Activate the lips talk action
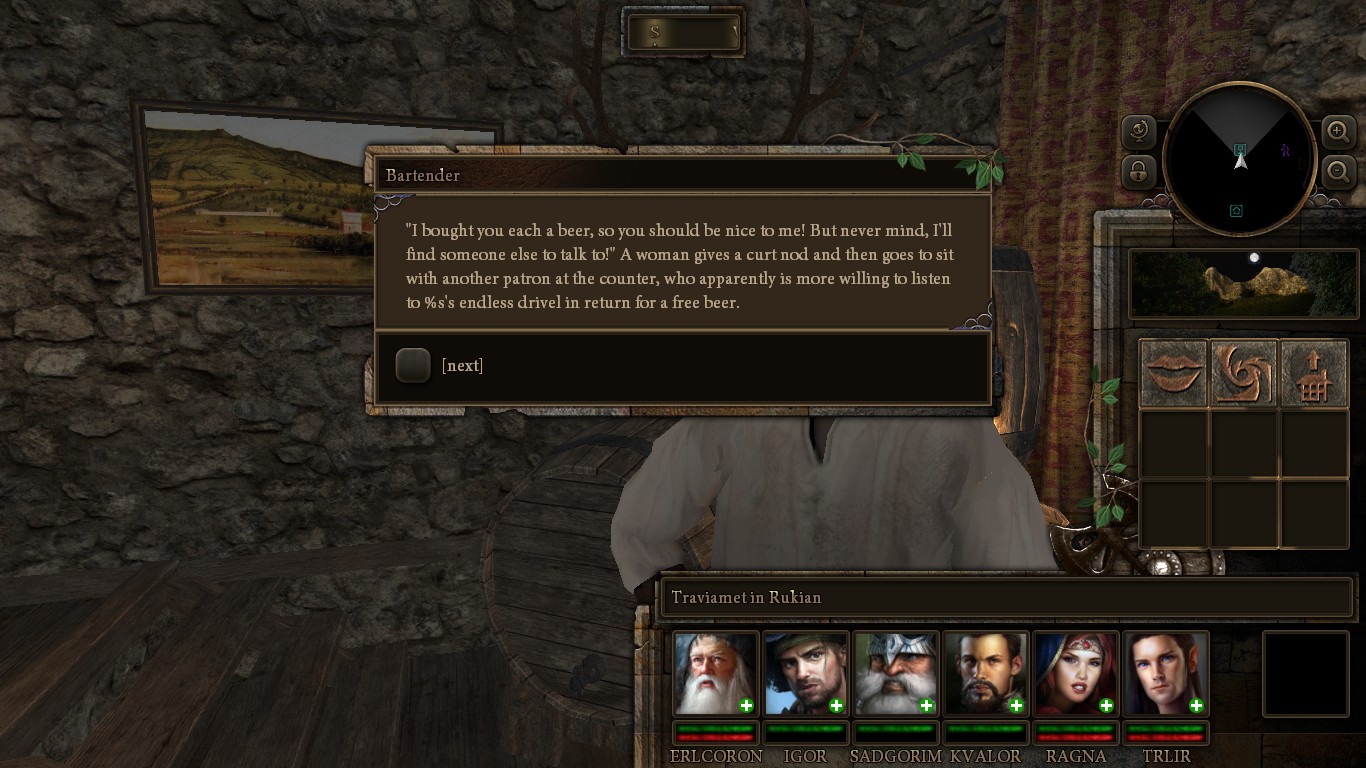1366x768 pixels. (1174, 373)
